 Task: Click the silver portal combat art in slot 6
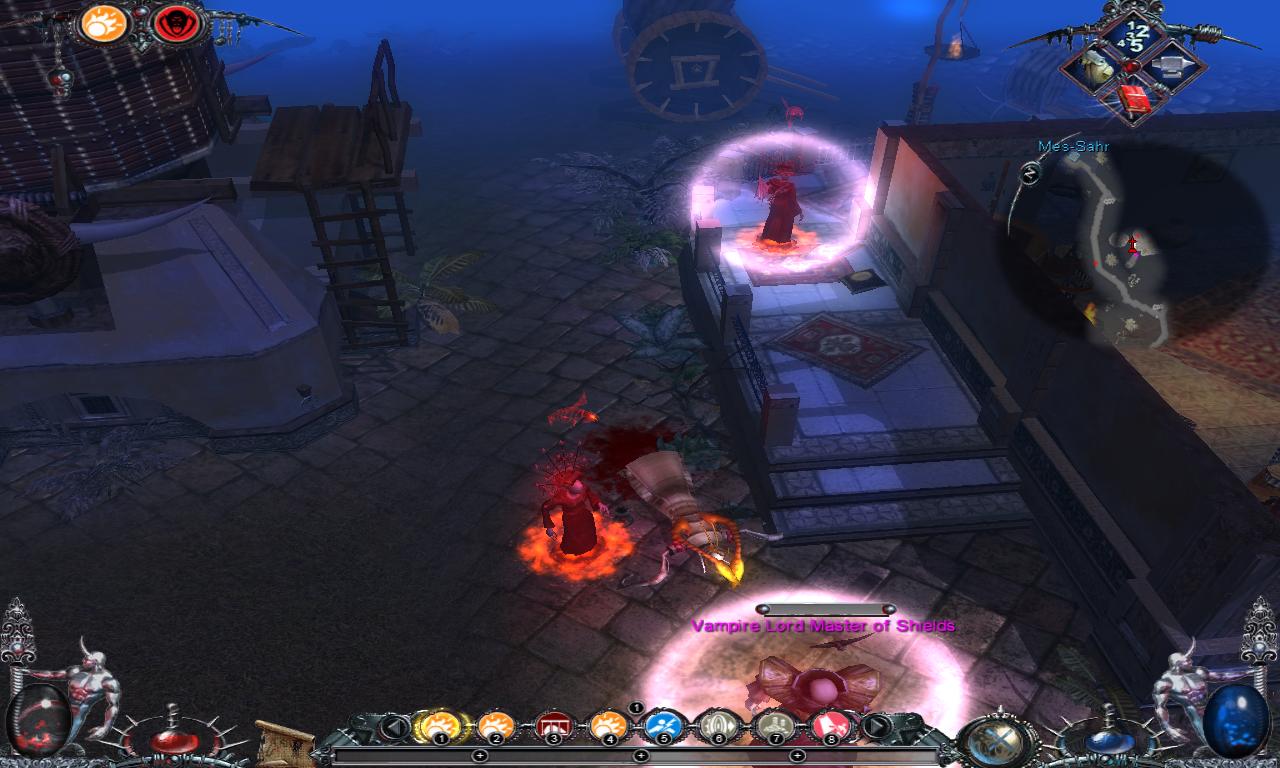coord(718,727)
